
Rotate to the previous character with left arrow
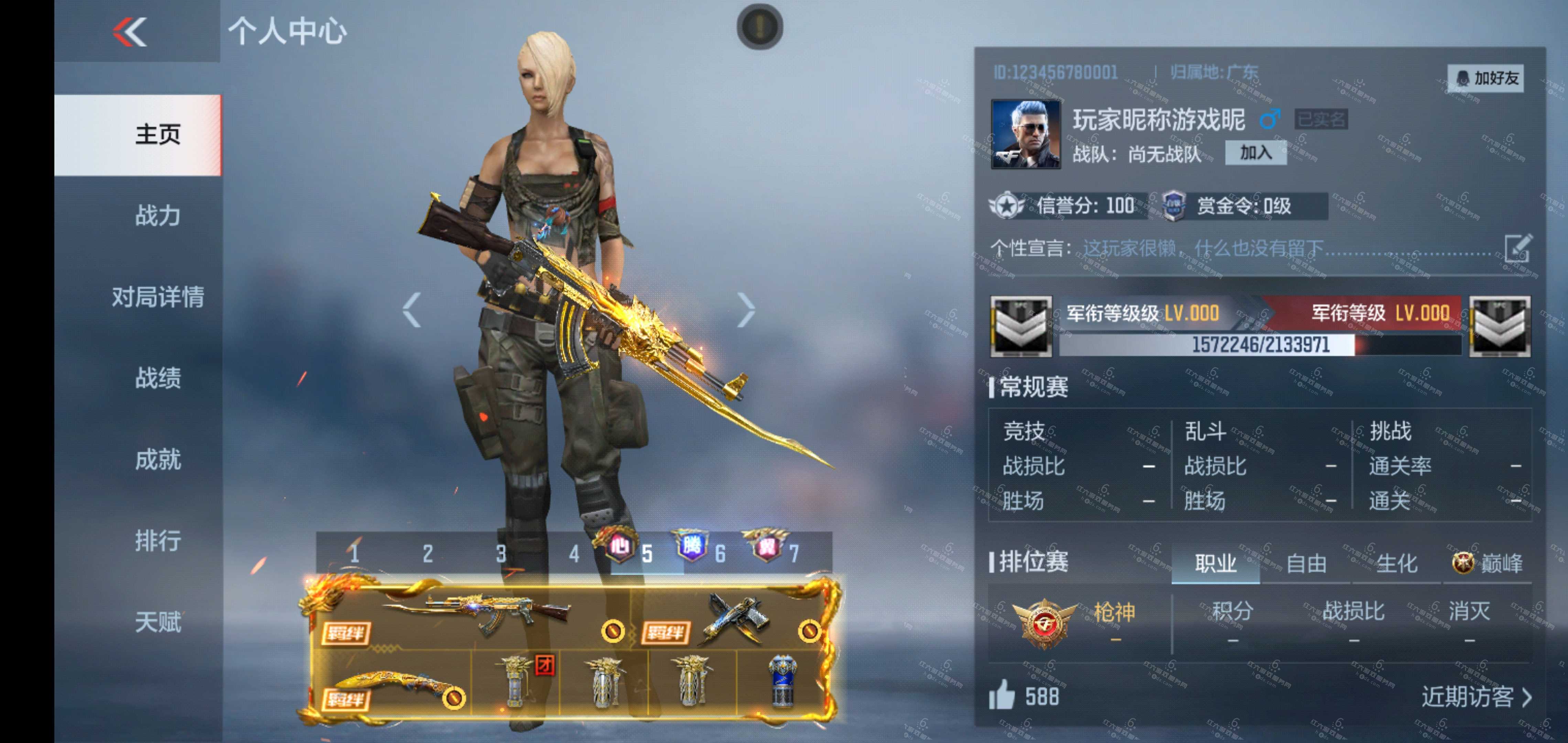(x=412, y=310)
